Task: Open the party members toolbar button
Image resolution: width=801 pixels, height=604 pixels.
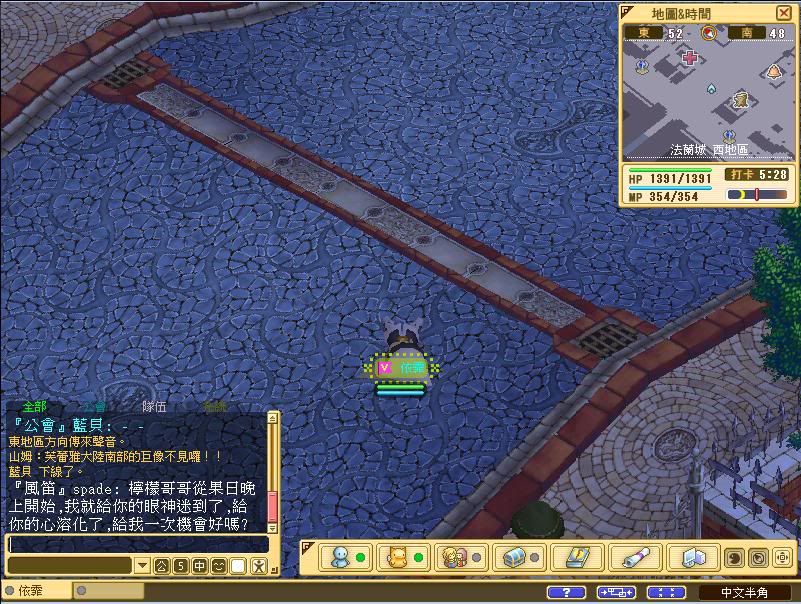Action: [x=454, y=557]
